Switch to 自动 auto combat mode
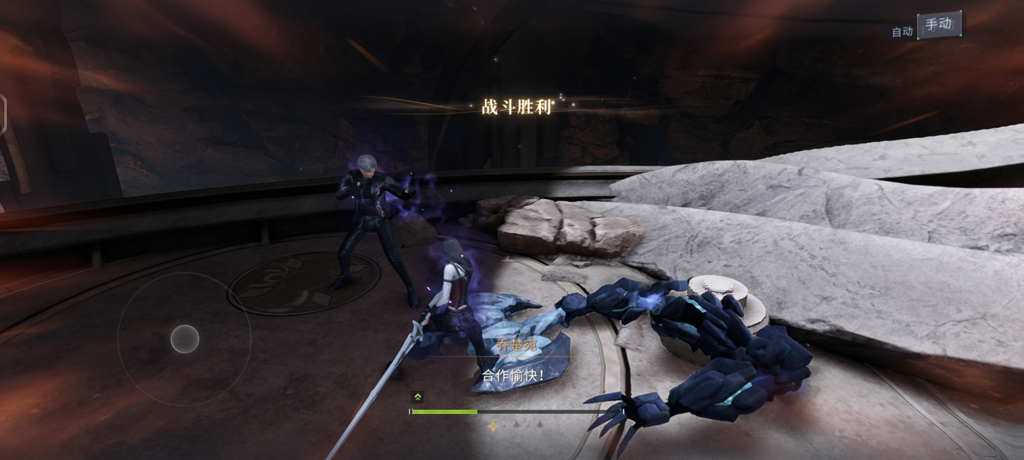 point(902,31)
